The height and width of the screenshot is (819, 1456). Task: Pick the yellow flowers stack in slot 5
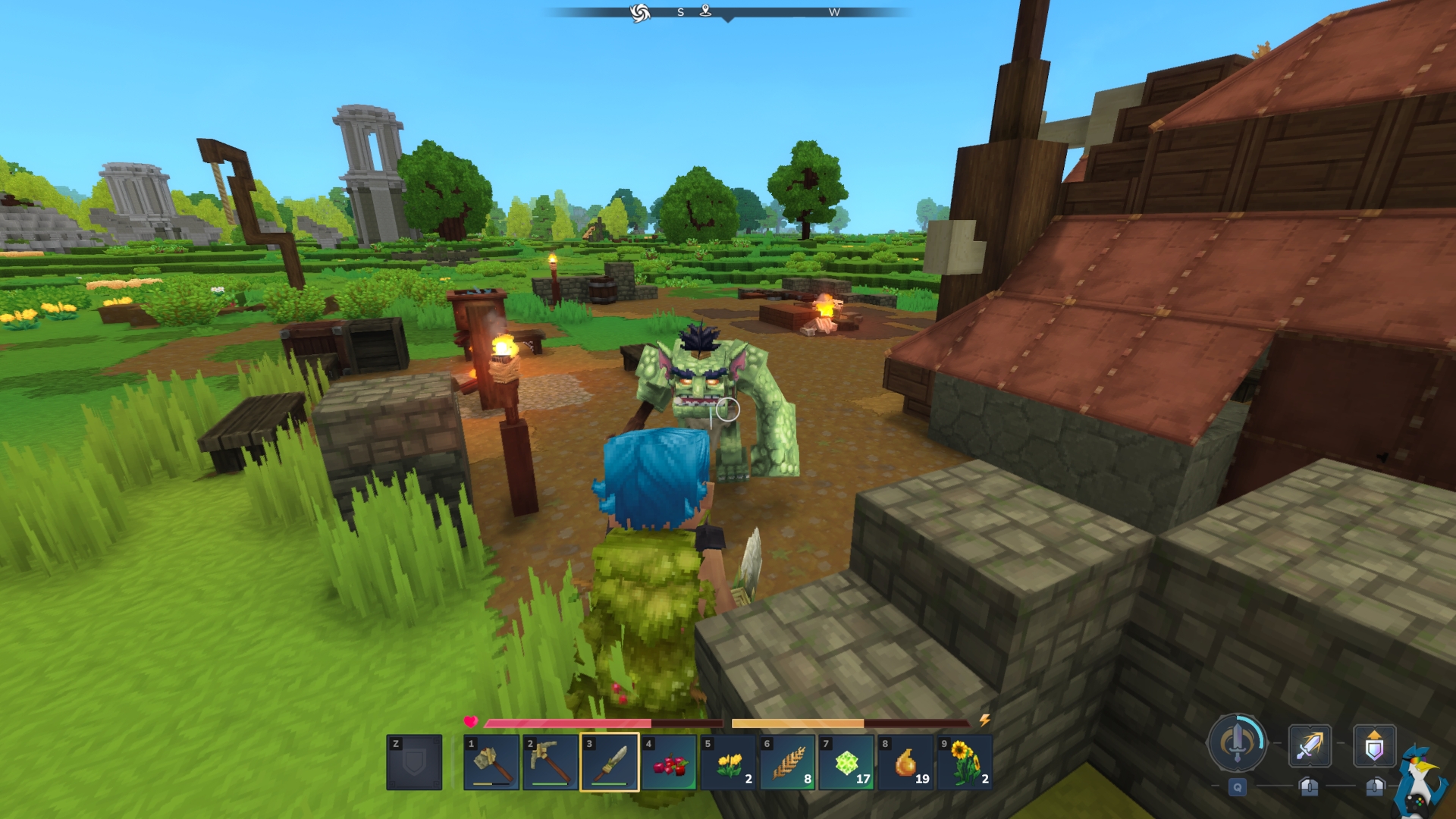(x=728, y=763)
